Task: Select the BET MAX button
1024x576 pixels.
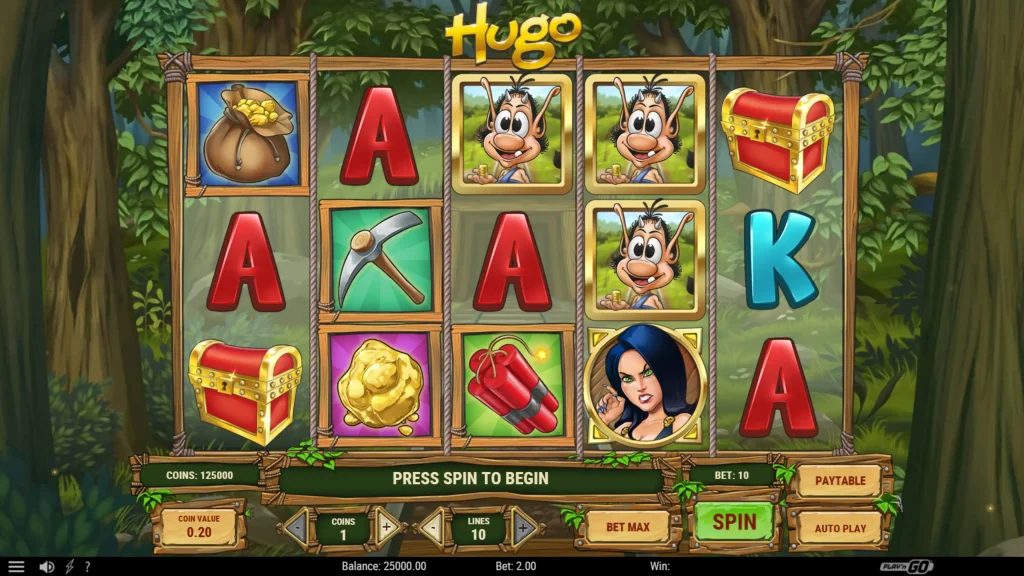Action: click(x=627, y=526)
